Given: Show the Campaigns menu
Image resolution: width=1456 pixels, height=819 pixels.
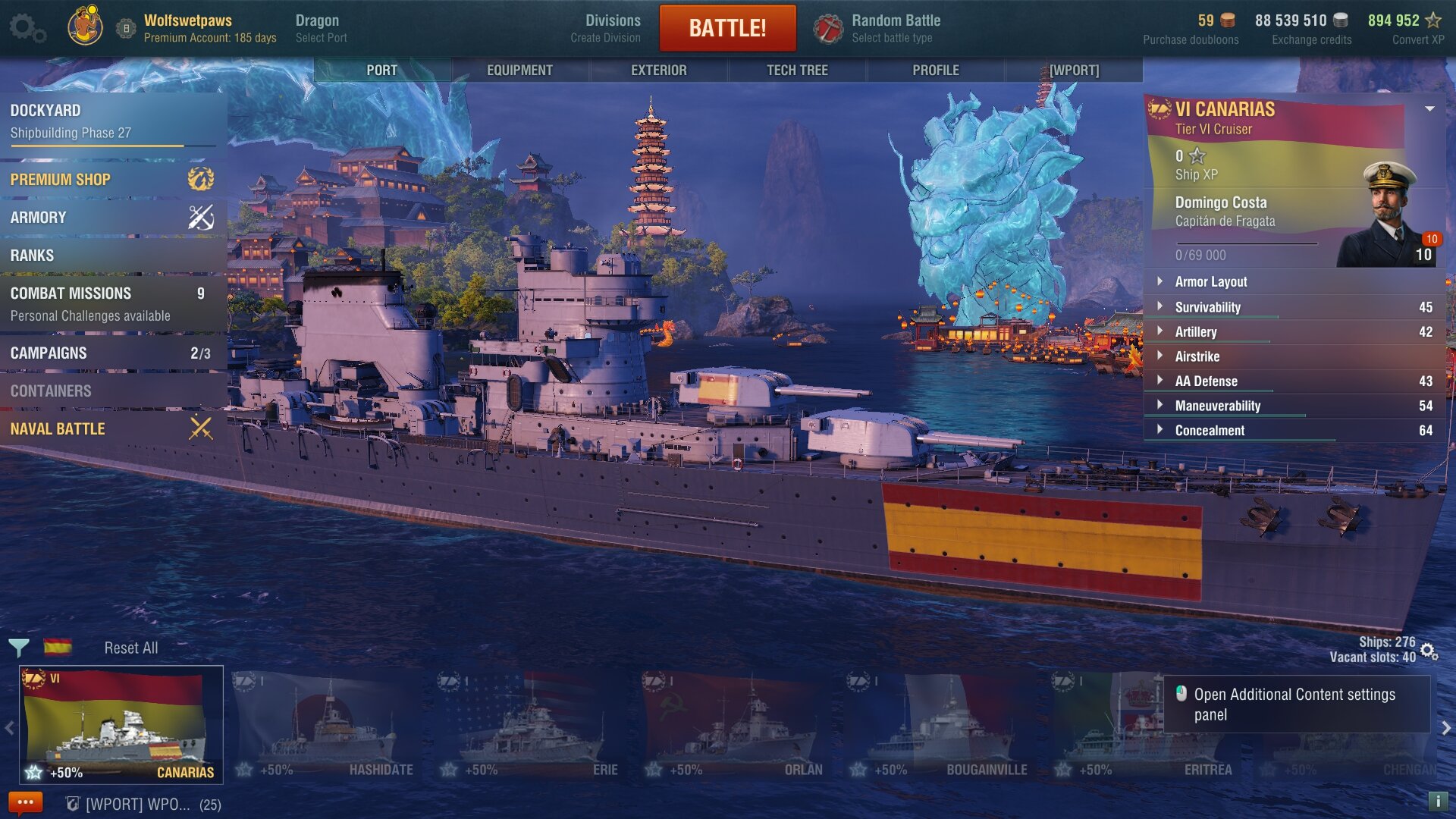Looking at the screenshot, I should click(114, 353).
